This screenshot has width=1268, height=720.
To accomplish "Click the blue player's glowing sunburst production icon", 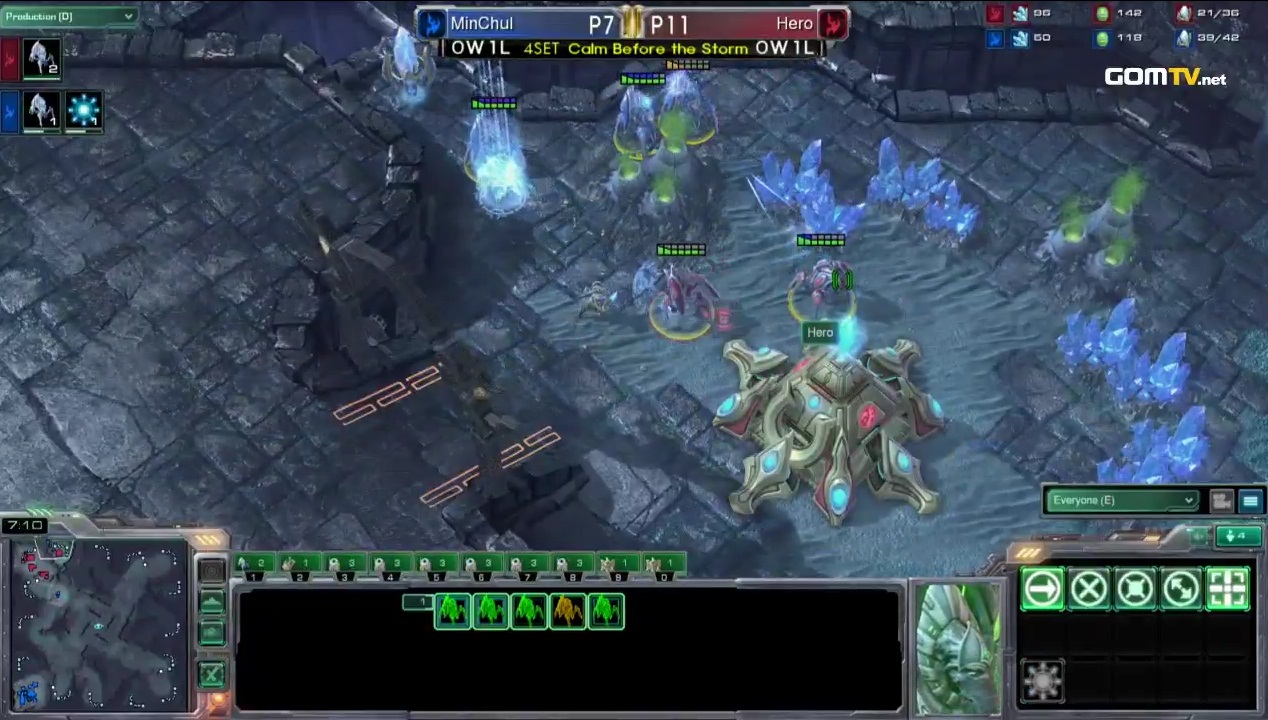I will tap(83, 110).
